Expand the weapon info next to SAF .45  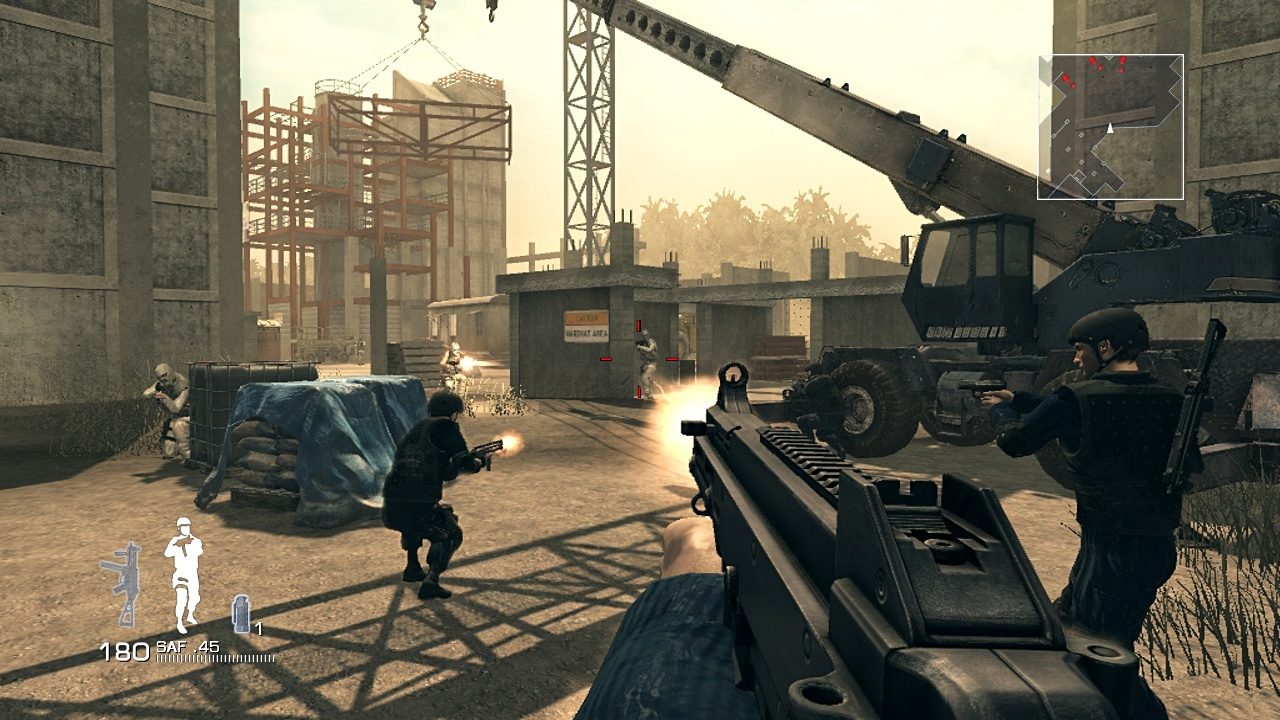pyautogui.click(x=187, y=646)
